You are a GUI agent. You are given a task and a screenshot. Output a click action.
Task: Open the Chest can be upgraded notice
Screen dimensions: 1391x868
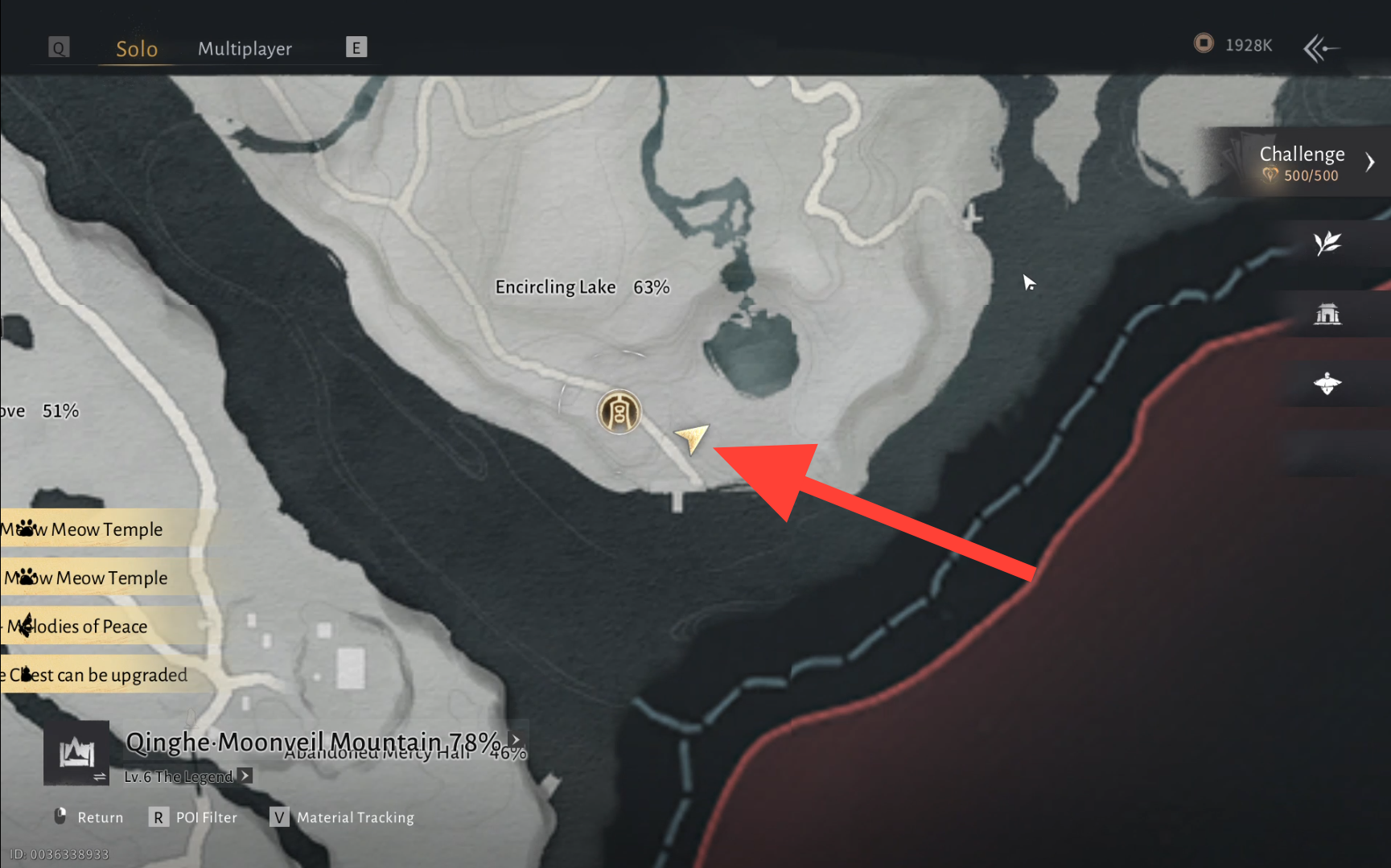point(97,674)
